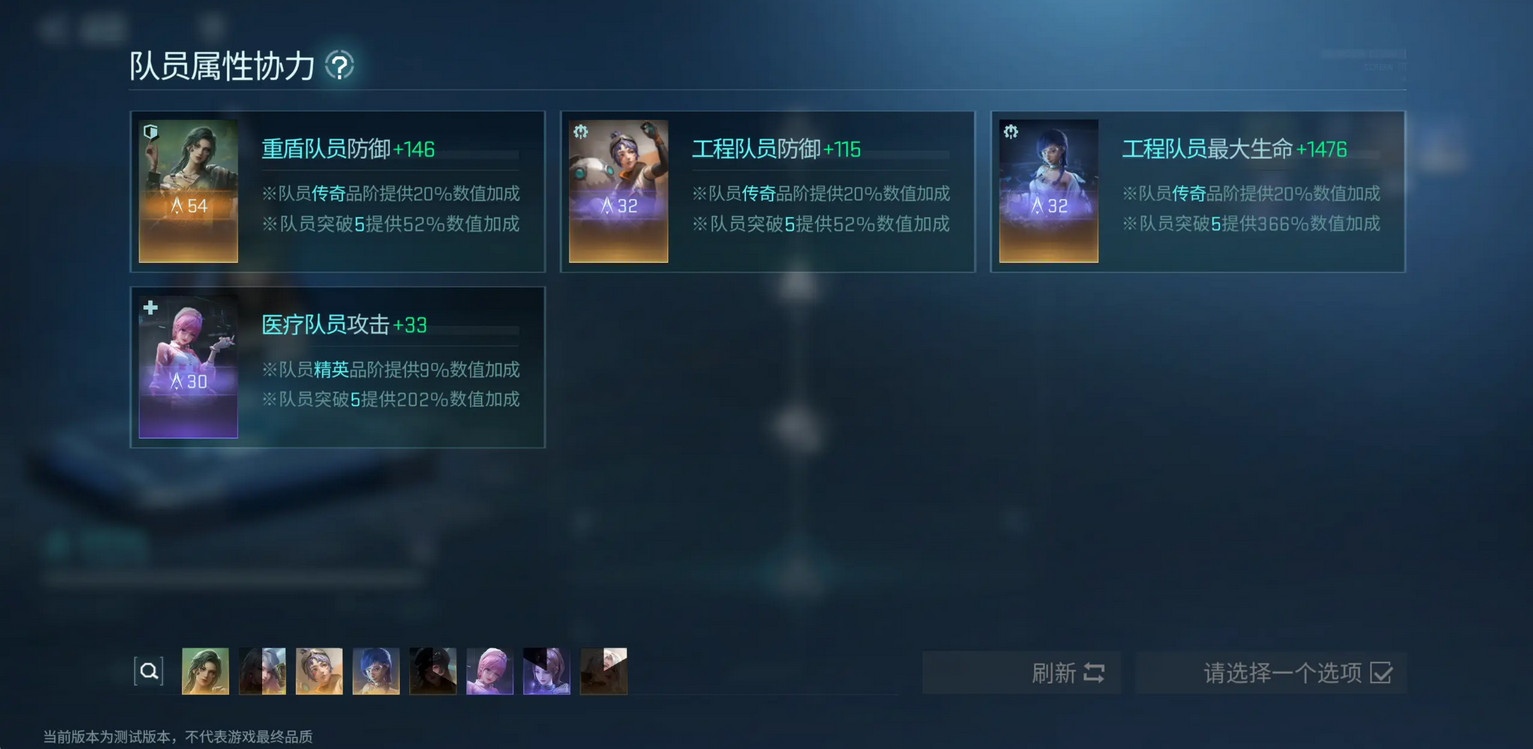This screenshot has height=749, width=1533.
Task: Click the level 30 medic portrait
Action: coord(188,366)
